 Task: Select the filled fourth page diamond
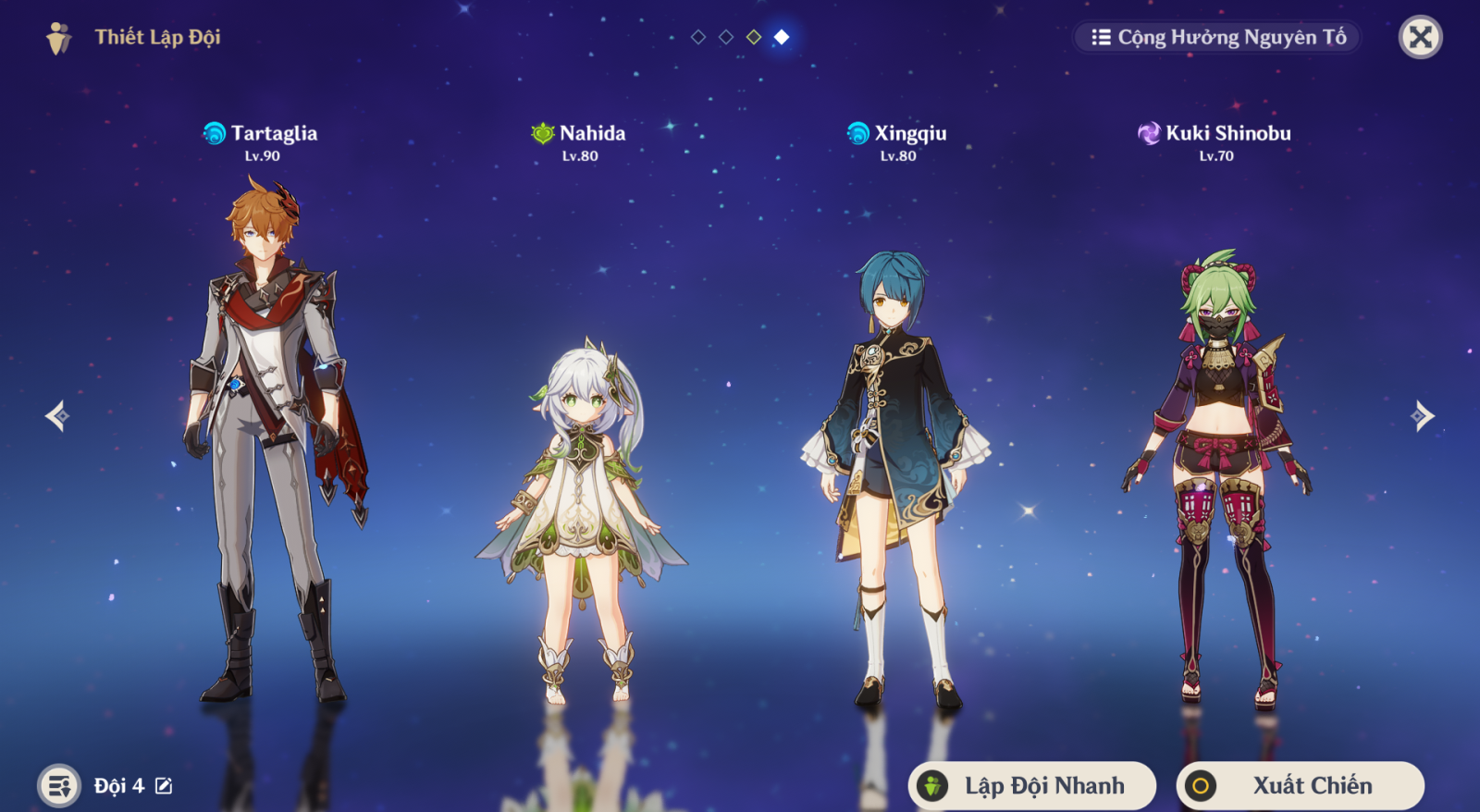(x=780, y=39)
